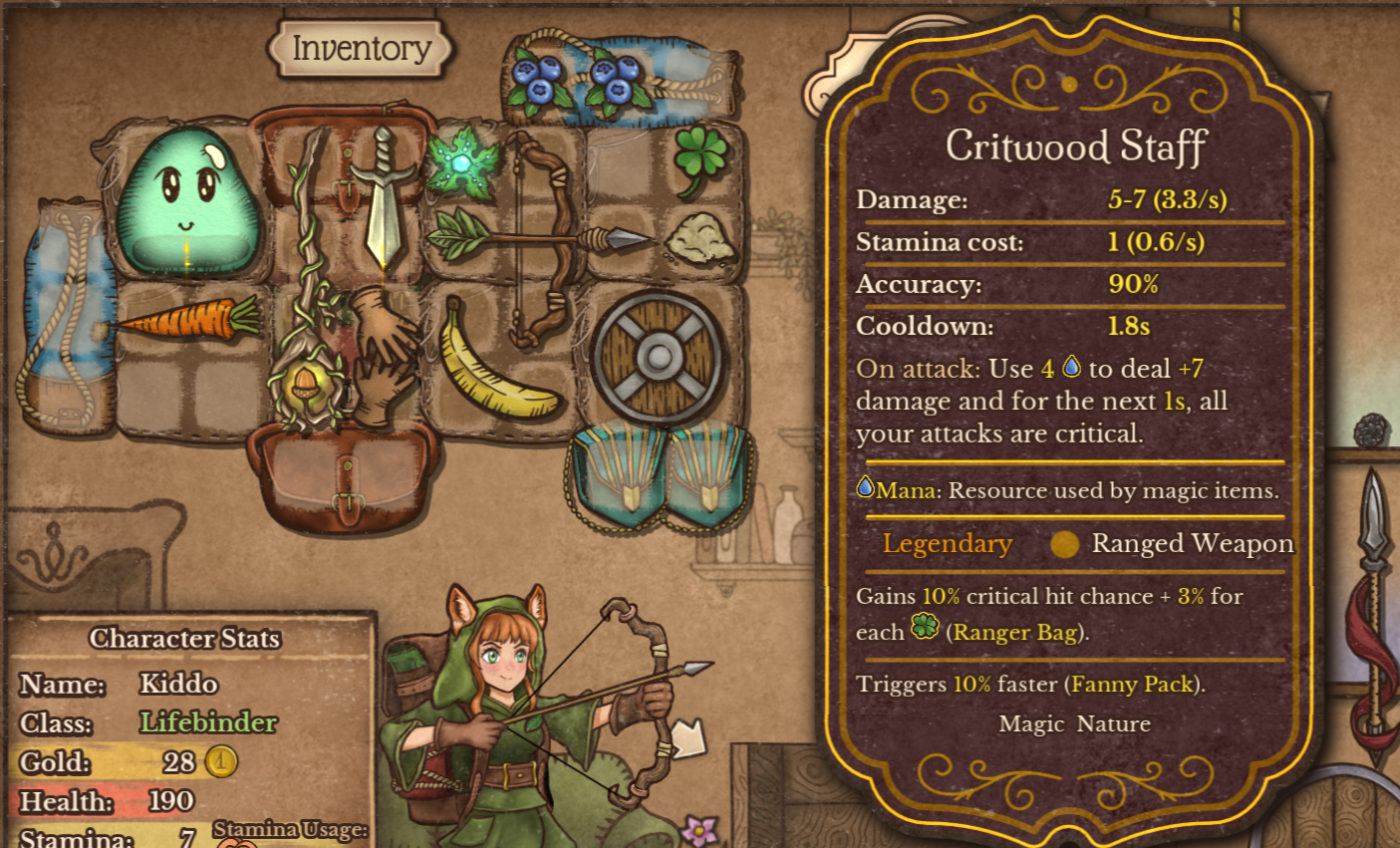Open the Ranger Bag link in the tooltip
This screenshot has width=1400, height=848.
(1015, 632)
